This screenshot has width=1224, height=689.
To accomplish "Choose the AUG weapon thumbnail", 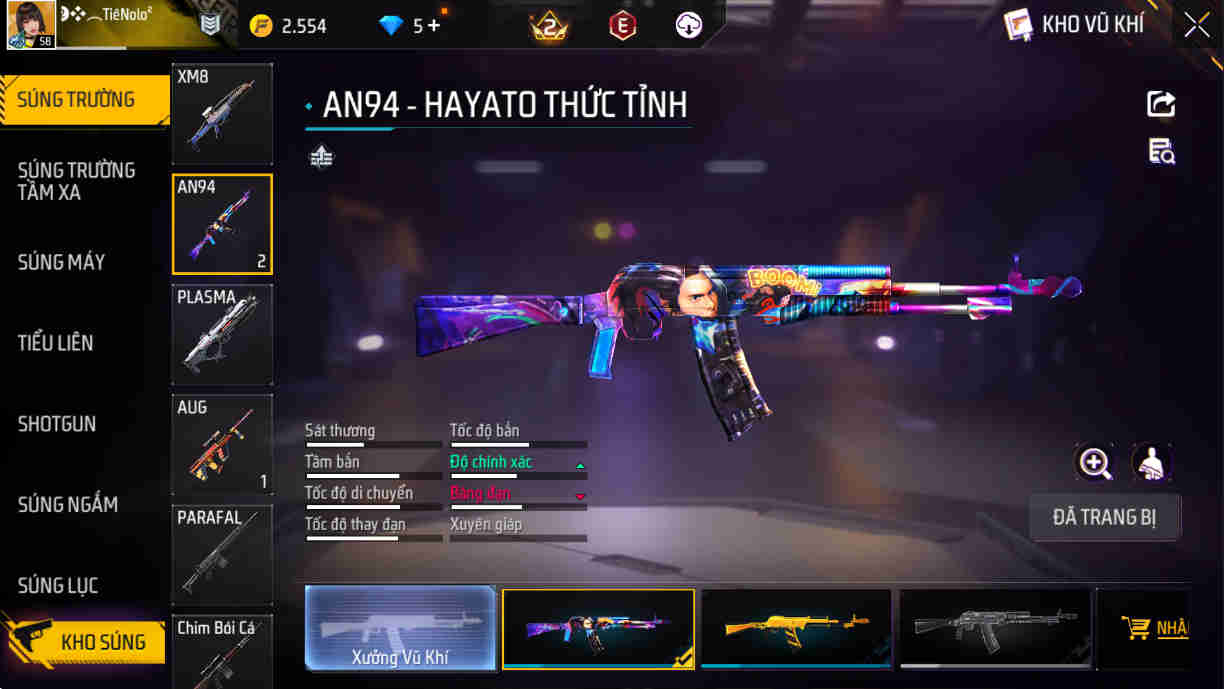I will [222, 445].
